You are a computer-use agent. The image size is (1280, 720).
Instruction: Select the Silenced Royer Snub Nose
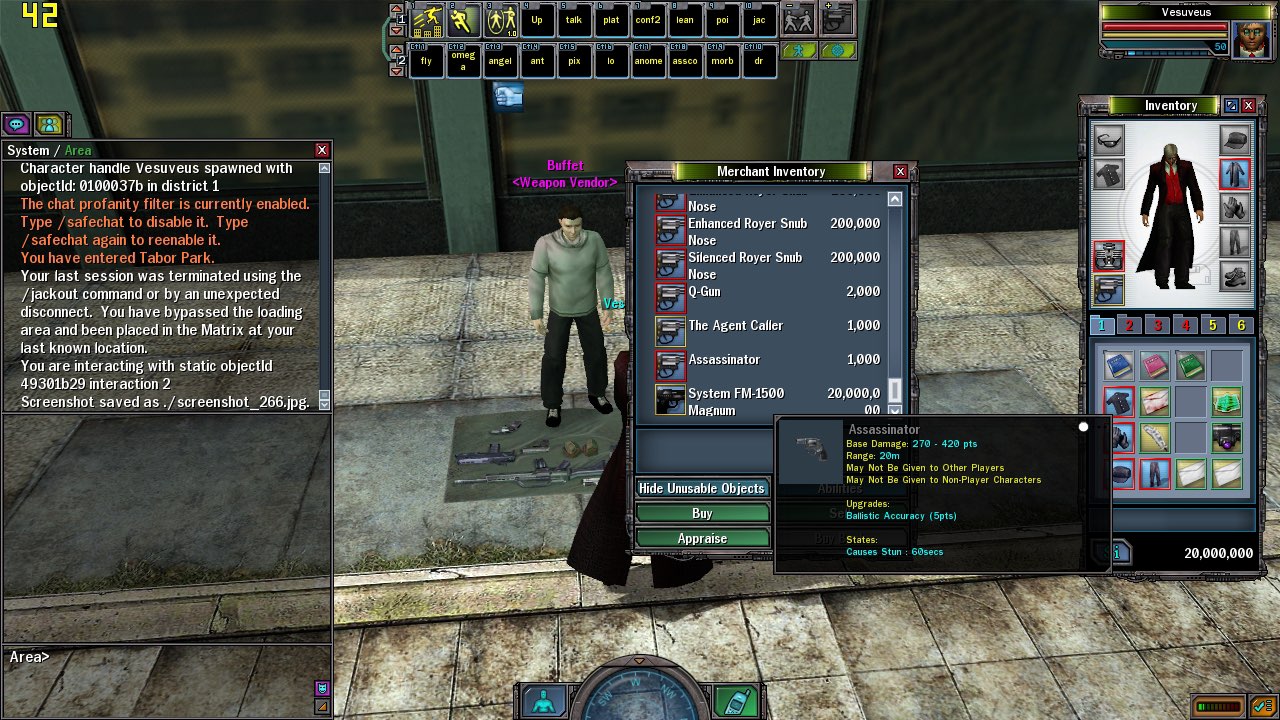pos(745,265)
